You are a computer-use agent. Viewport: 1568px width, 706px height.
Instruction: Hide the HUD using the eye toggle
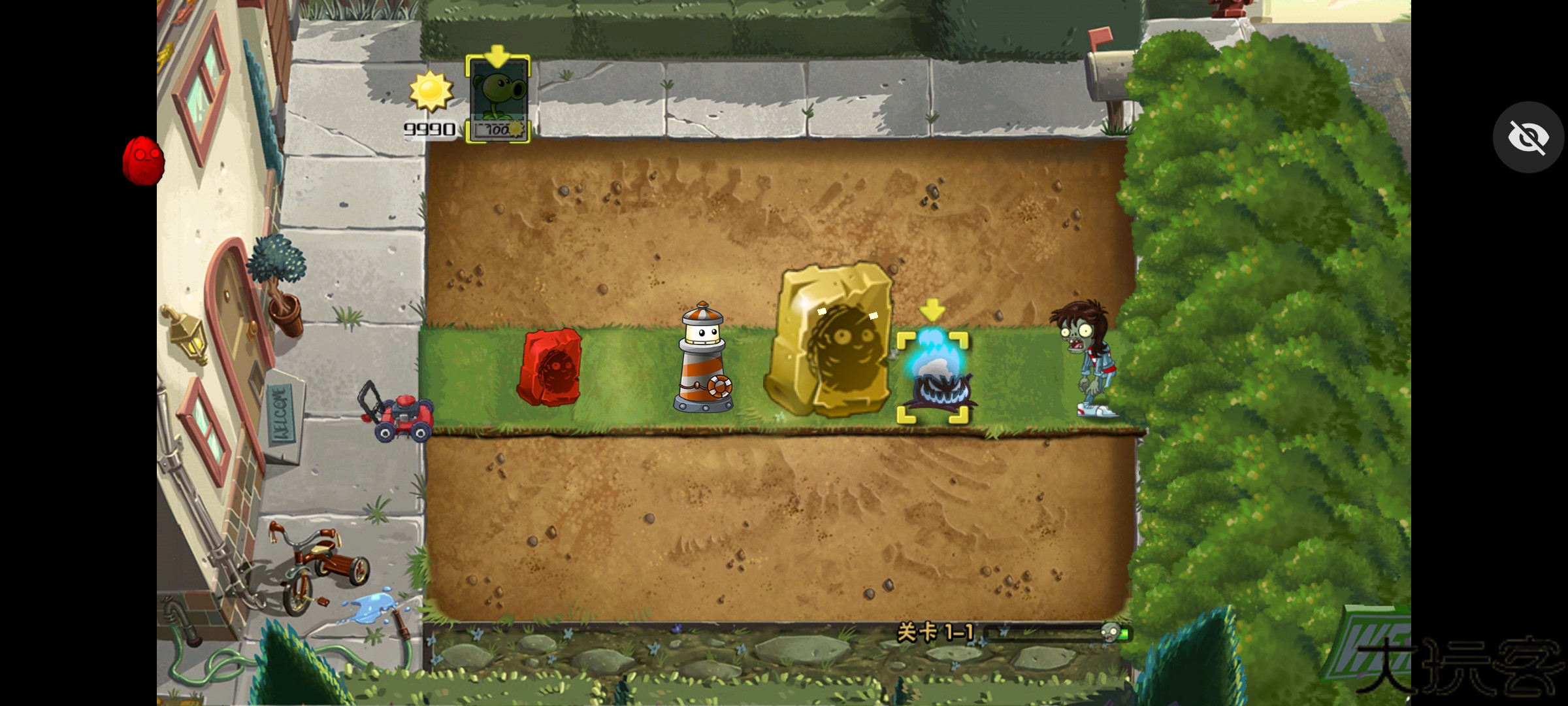coord(1529,137)
